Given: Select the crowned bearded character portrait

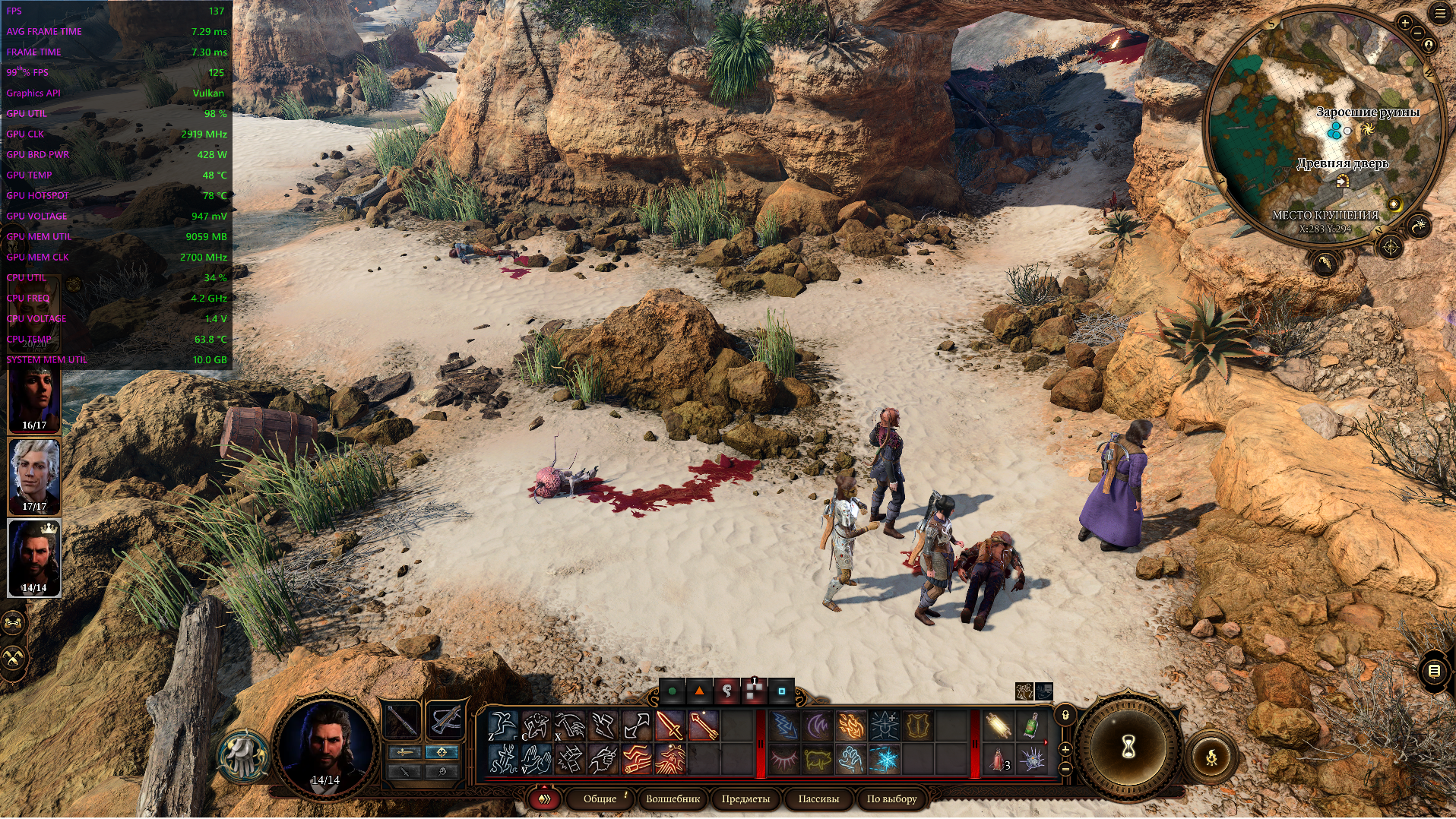Looking at the screenshot, I should click(x=34, y=558).
